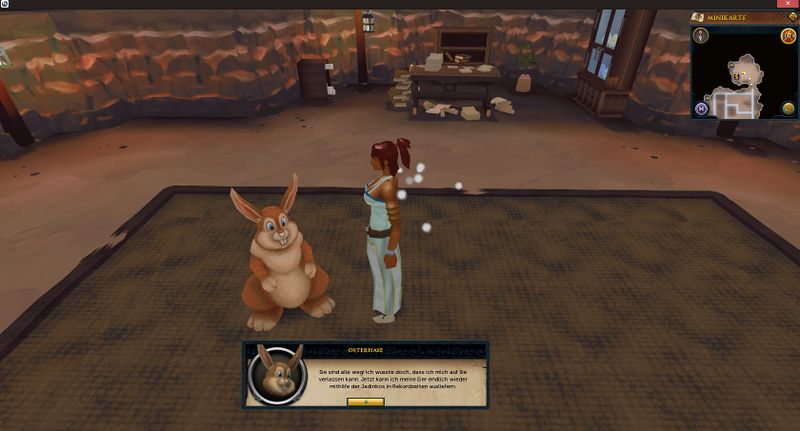800x431 pixels.
Task: Close the game window
Action: pyautogui.click(x=788, y=4)
